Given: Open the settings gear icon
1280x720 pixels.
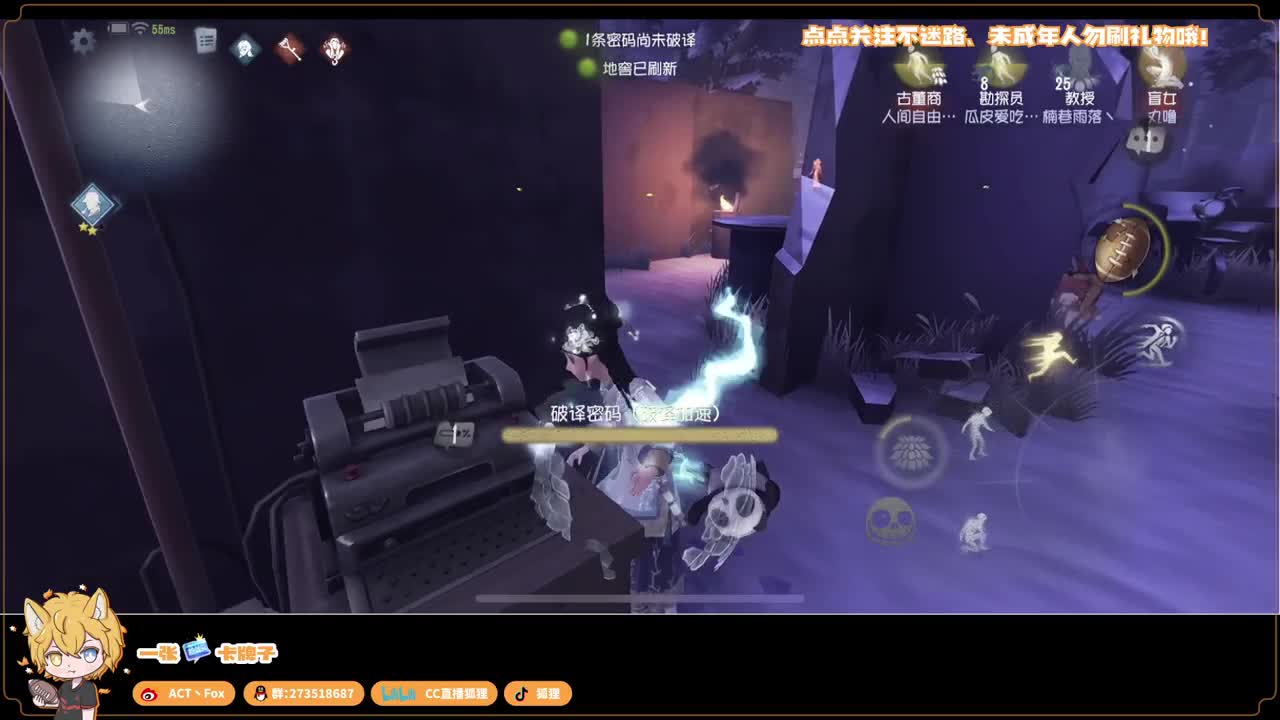Looking at the screenshot, I should (x=82, y=41).
